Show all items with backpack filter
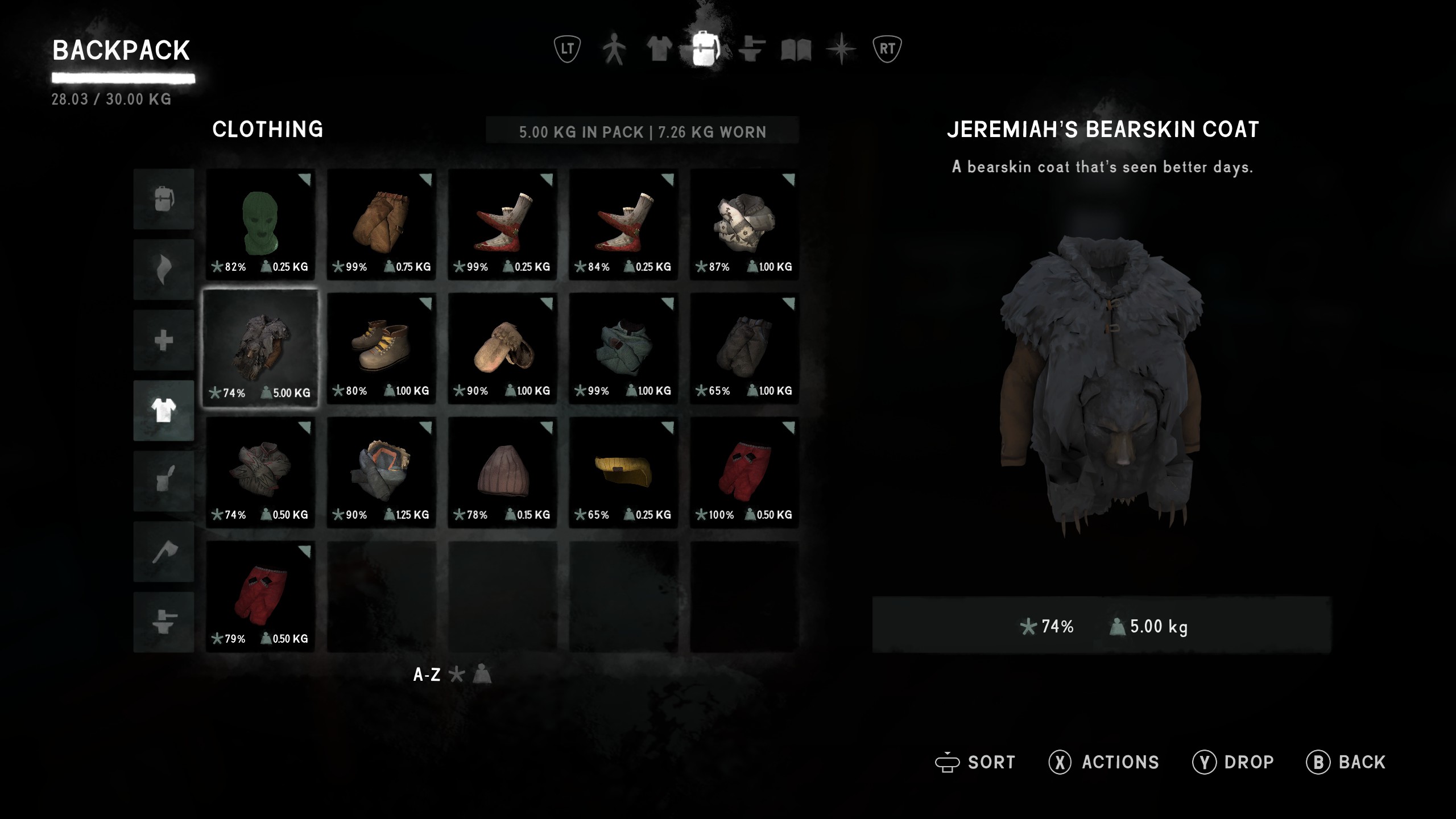 164,199
